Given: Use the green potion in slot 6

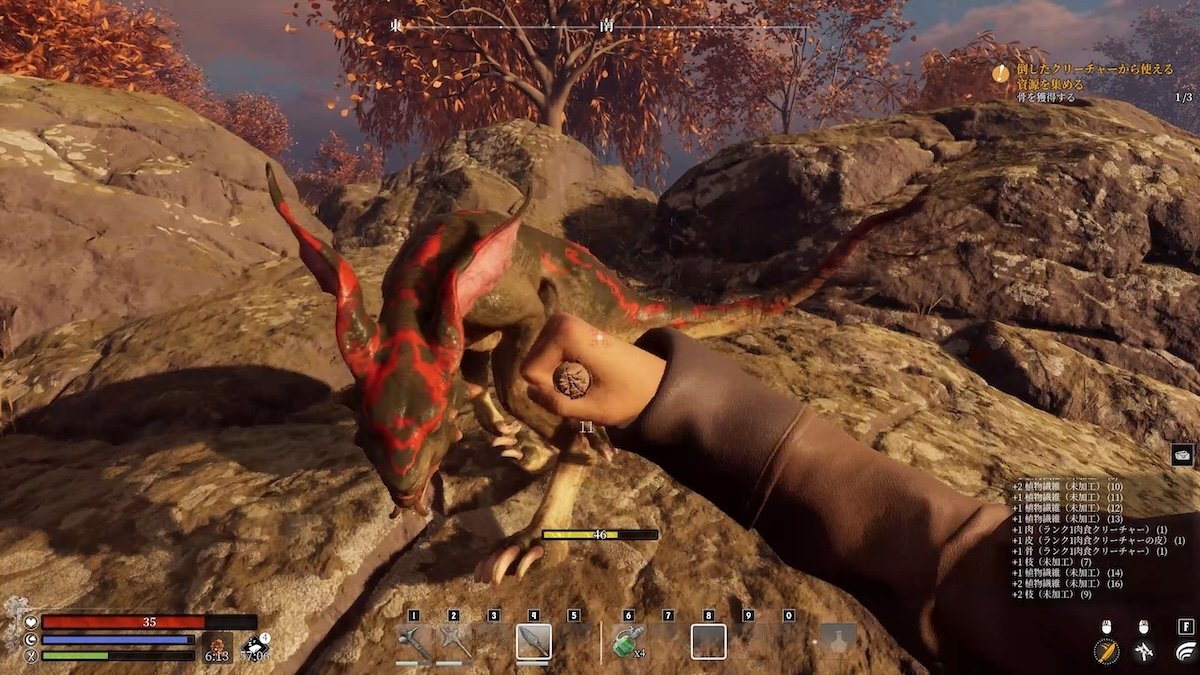Looking at the screenshot, I should point(627,642).
